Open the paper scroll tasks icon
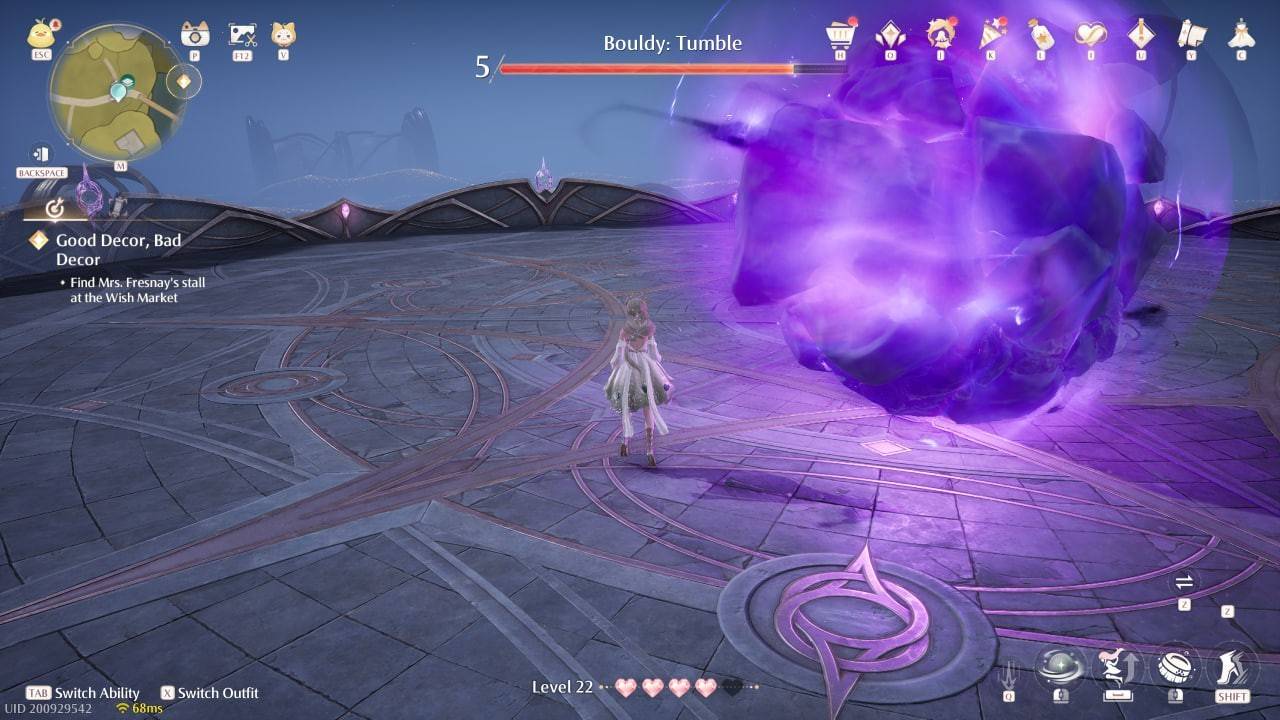 tap(1191, 32)
